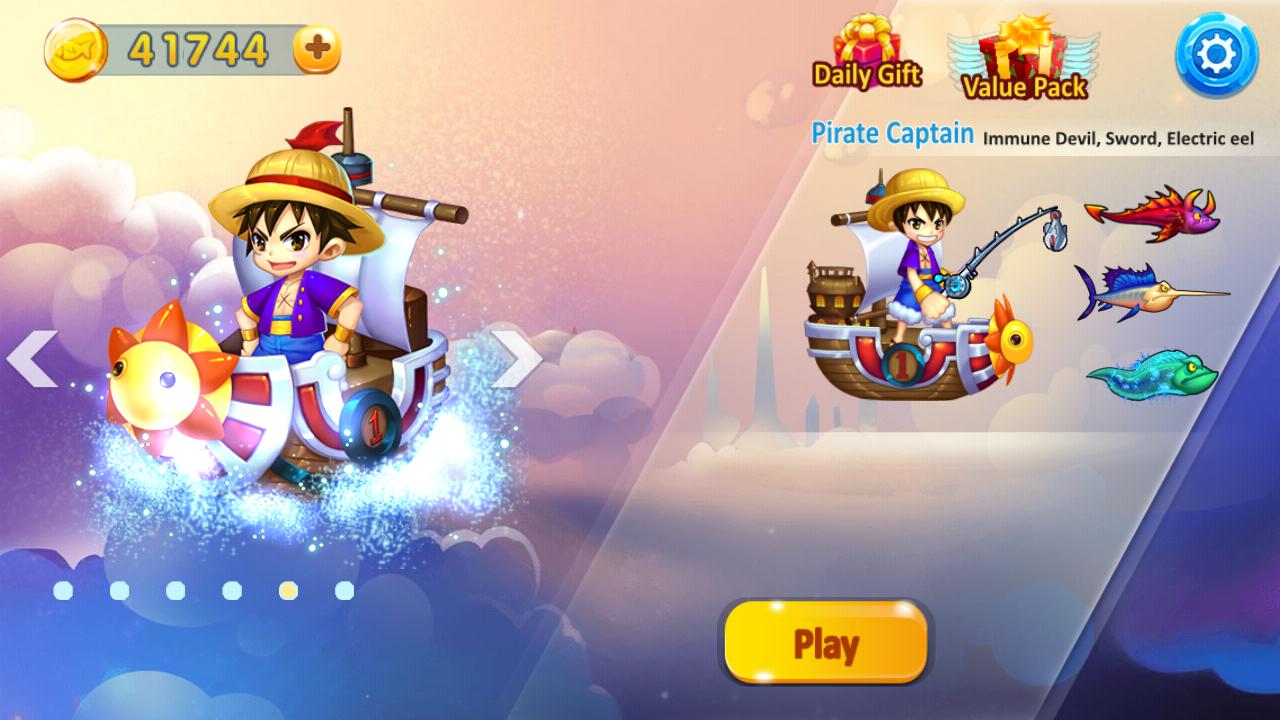Show the previous character with left arrow
The height and width of the screenshot is (720, 1280).
pyautogui.click(x=32, y=358)
